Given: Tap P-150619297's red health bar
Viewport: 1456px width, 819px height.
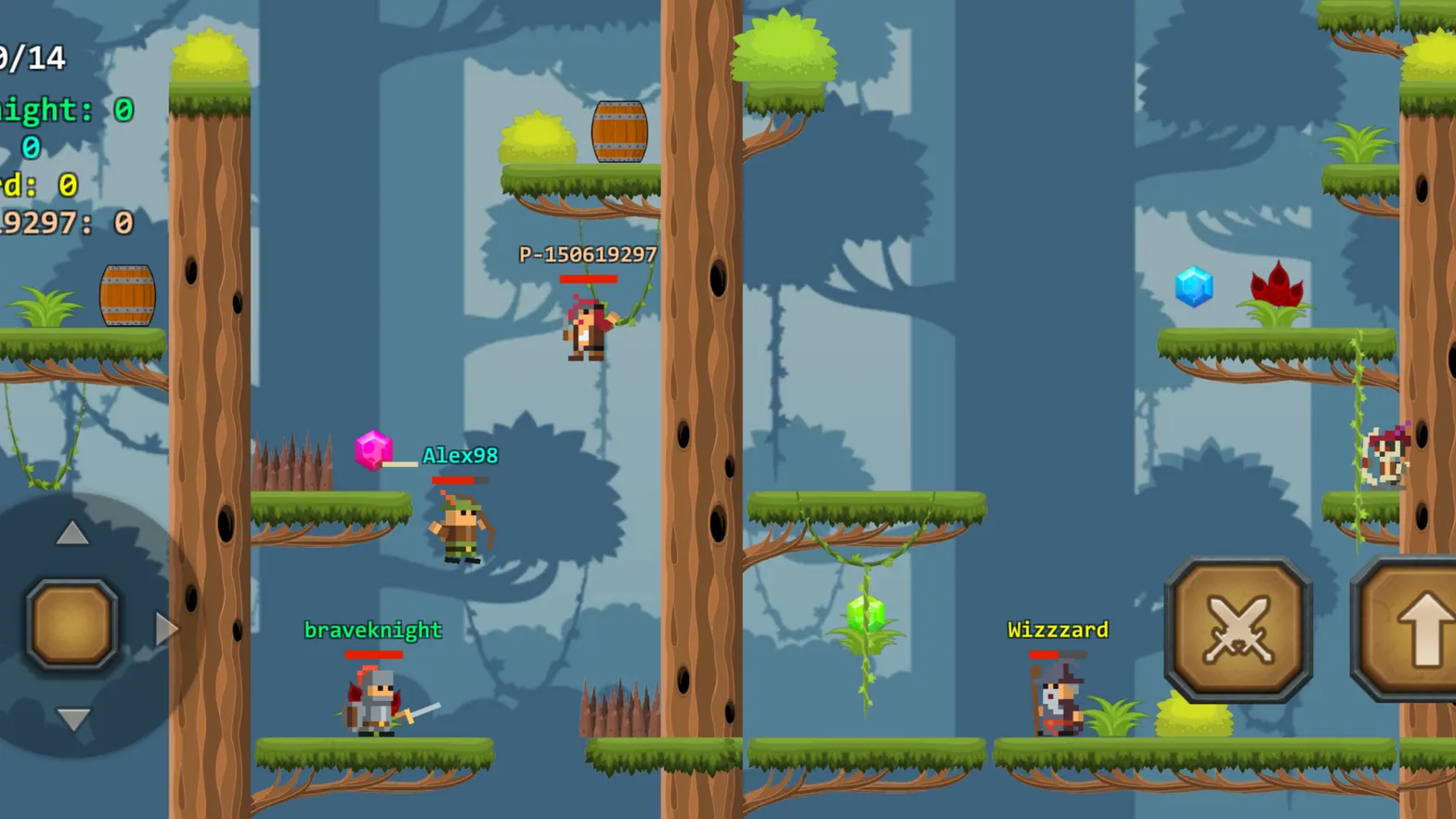Looking at the screenshot, I should (589, 279).
